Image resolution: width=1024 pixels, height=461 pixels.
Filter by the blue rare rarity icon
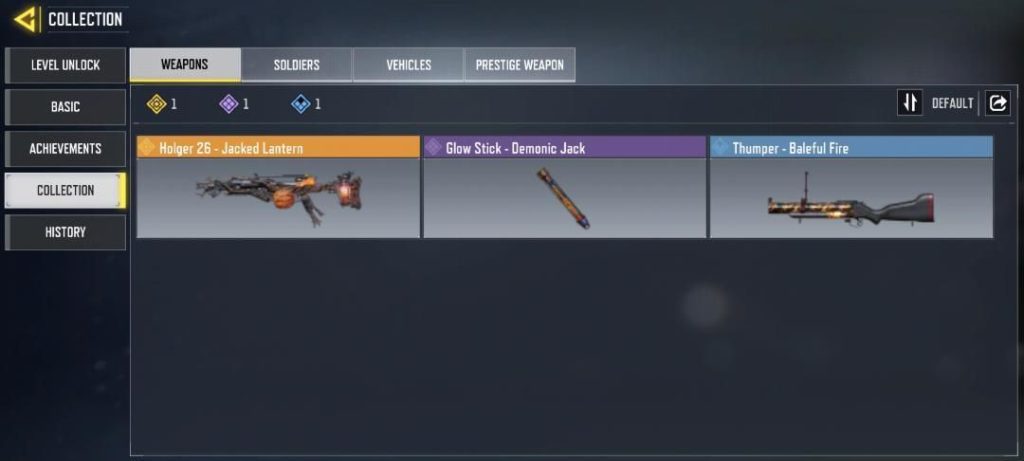300,103
